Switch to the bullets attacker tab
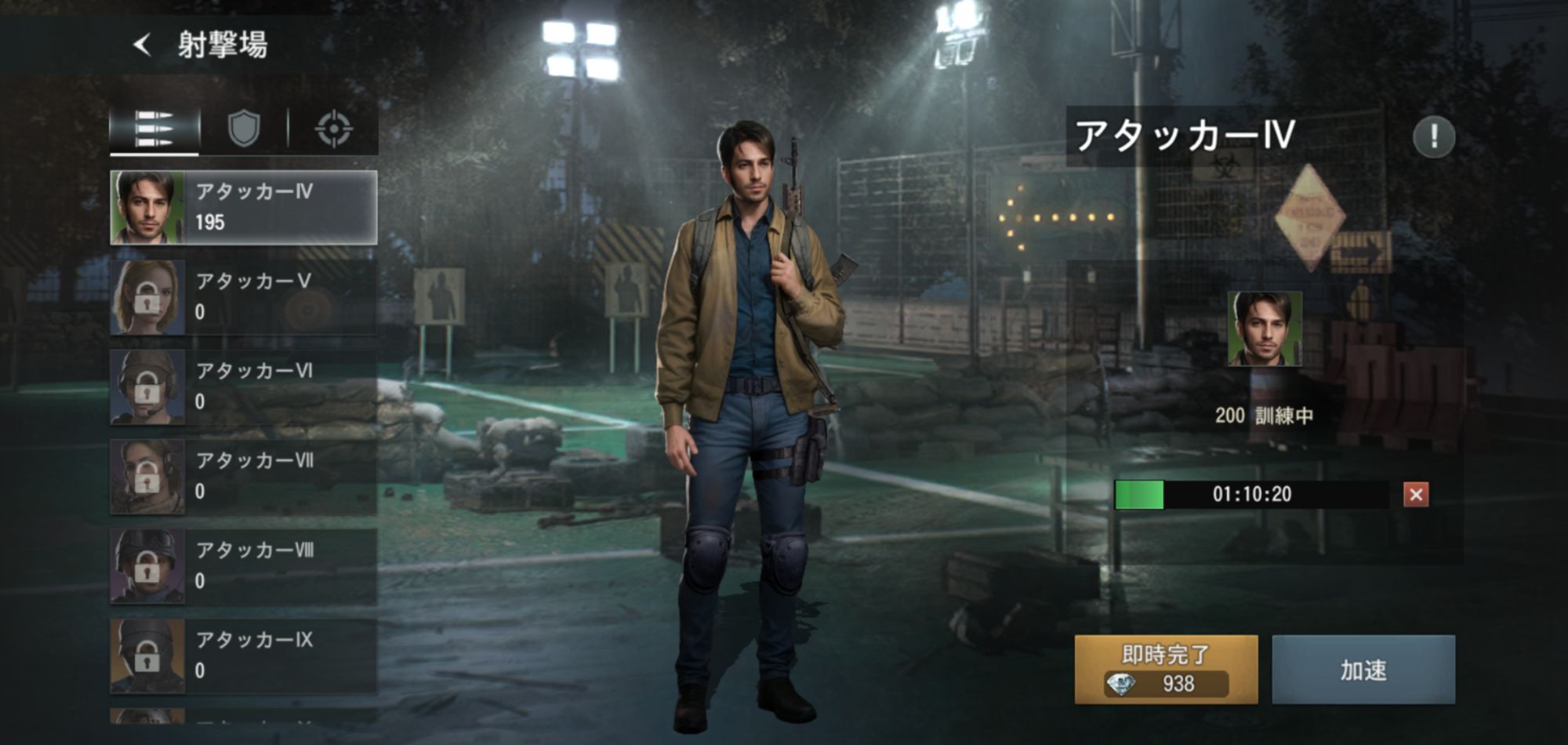Screen dimensions: 1568x745 (x=154, y=129)
